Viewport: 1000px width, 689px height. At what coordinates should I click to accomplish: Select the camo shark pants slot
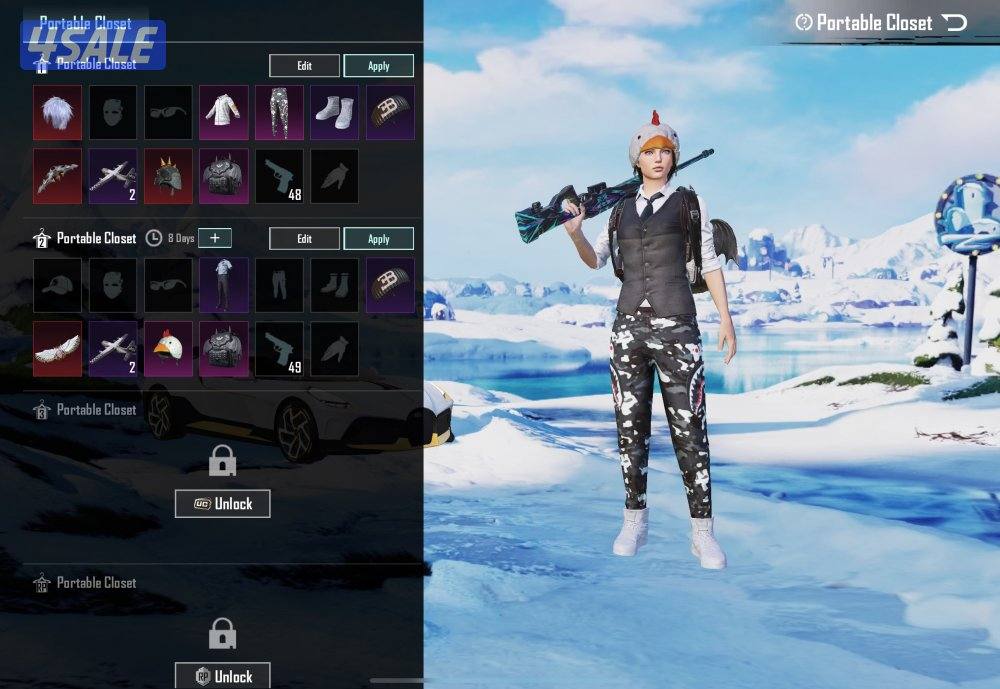[279, 110]
